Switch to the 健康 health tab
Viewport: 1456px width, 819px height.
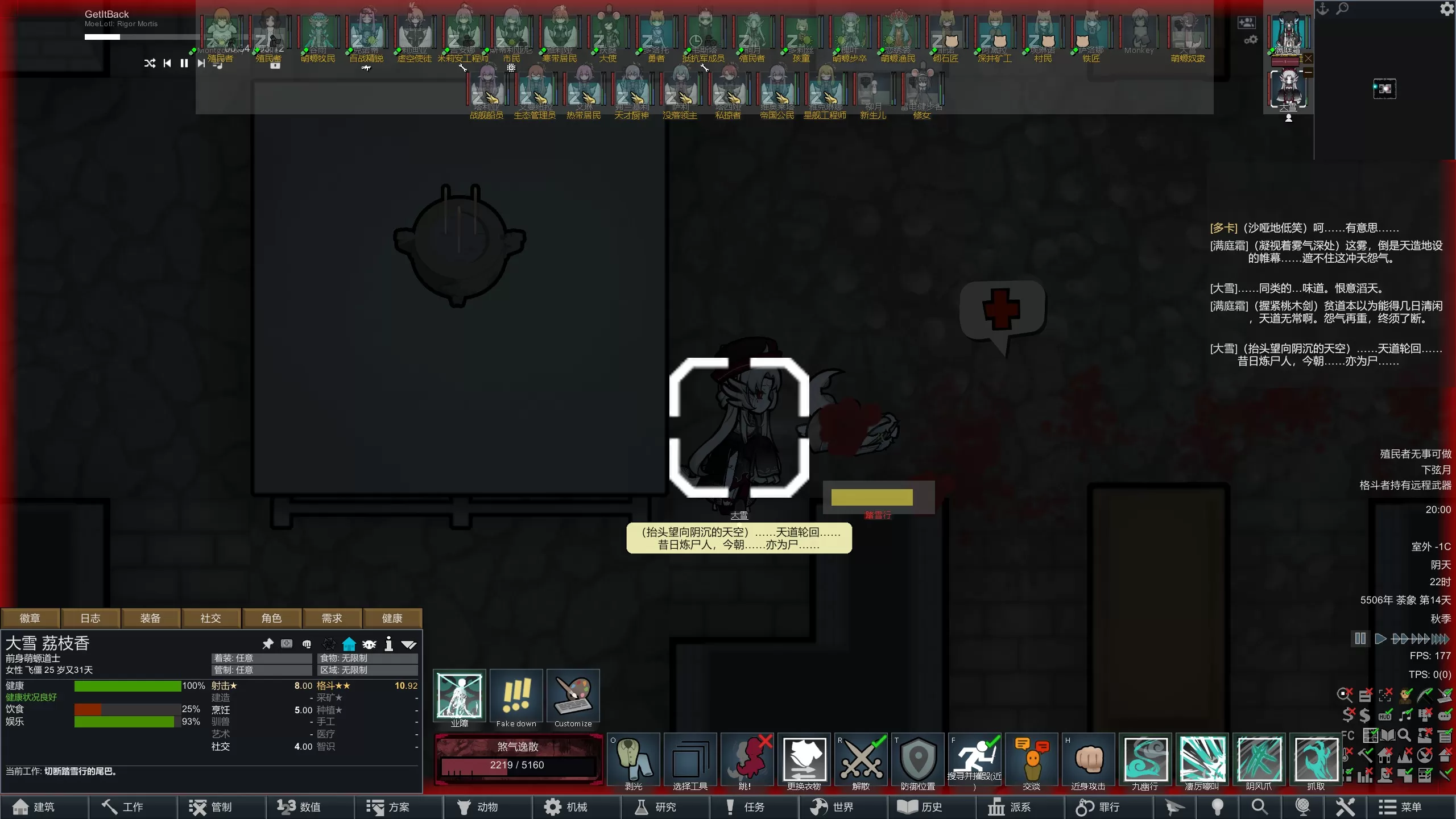(392, 618)
